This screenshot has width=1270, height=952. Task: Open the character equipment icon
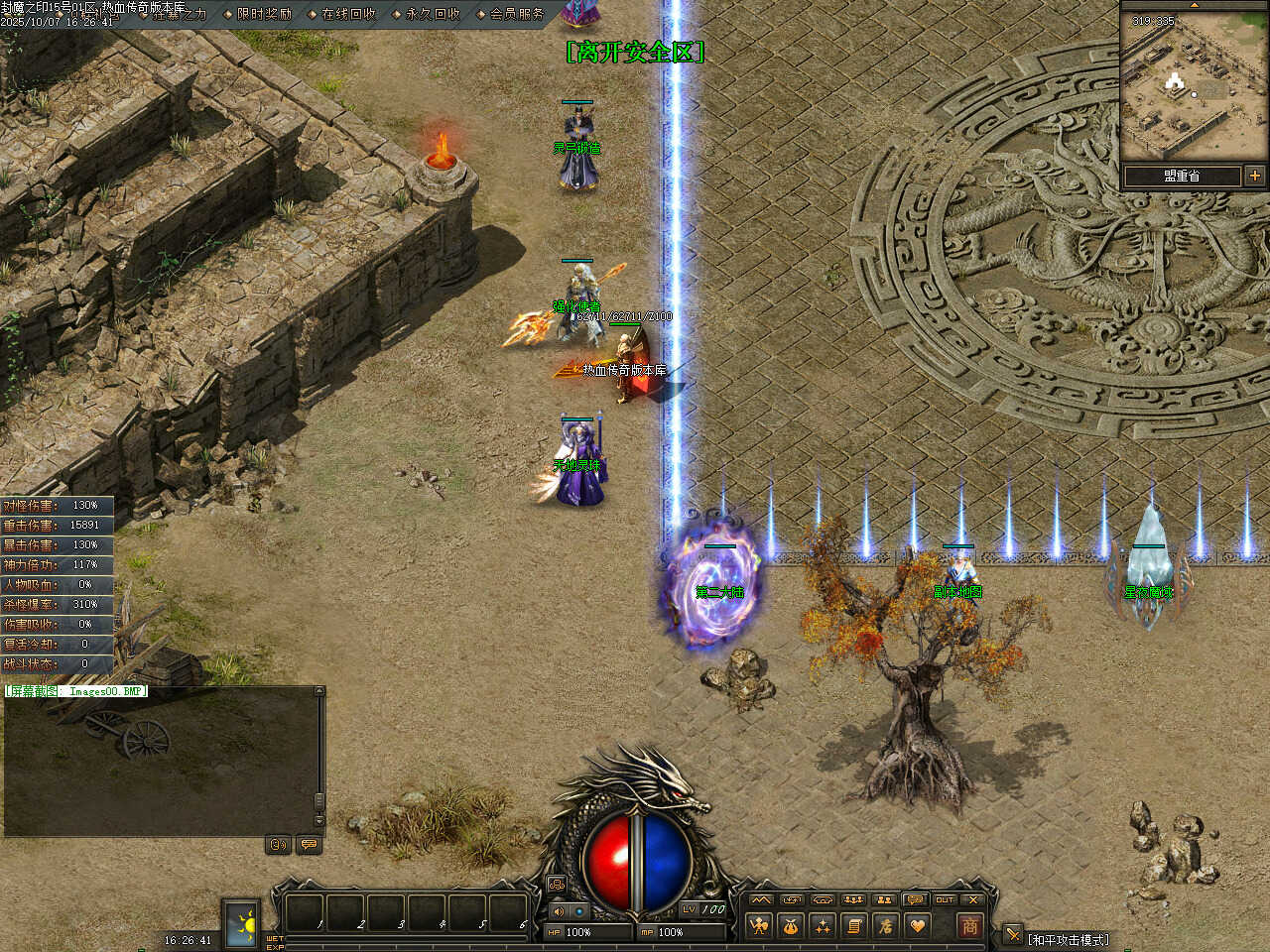click(760, 926)
